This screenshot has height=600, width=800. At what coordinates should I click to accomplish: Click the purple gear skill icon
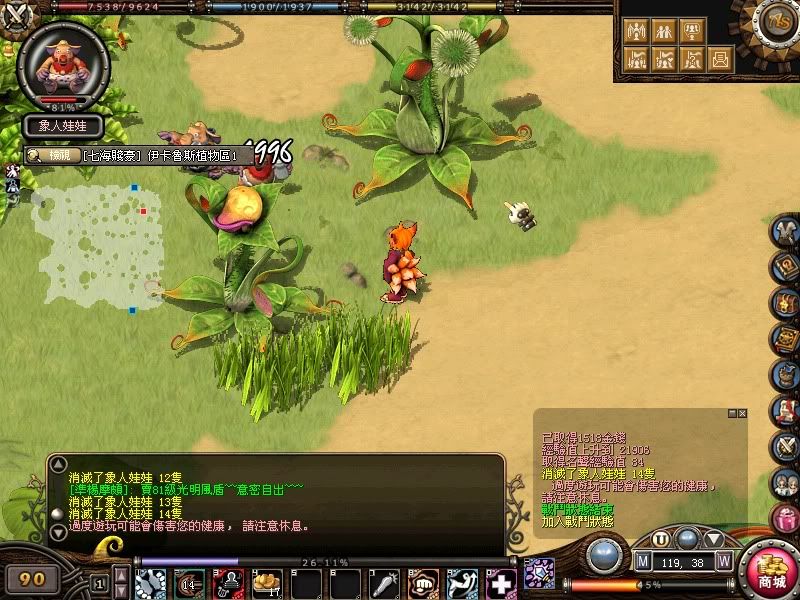coord(540,573)
